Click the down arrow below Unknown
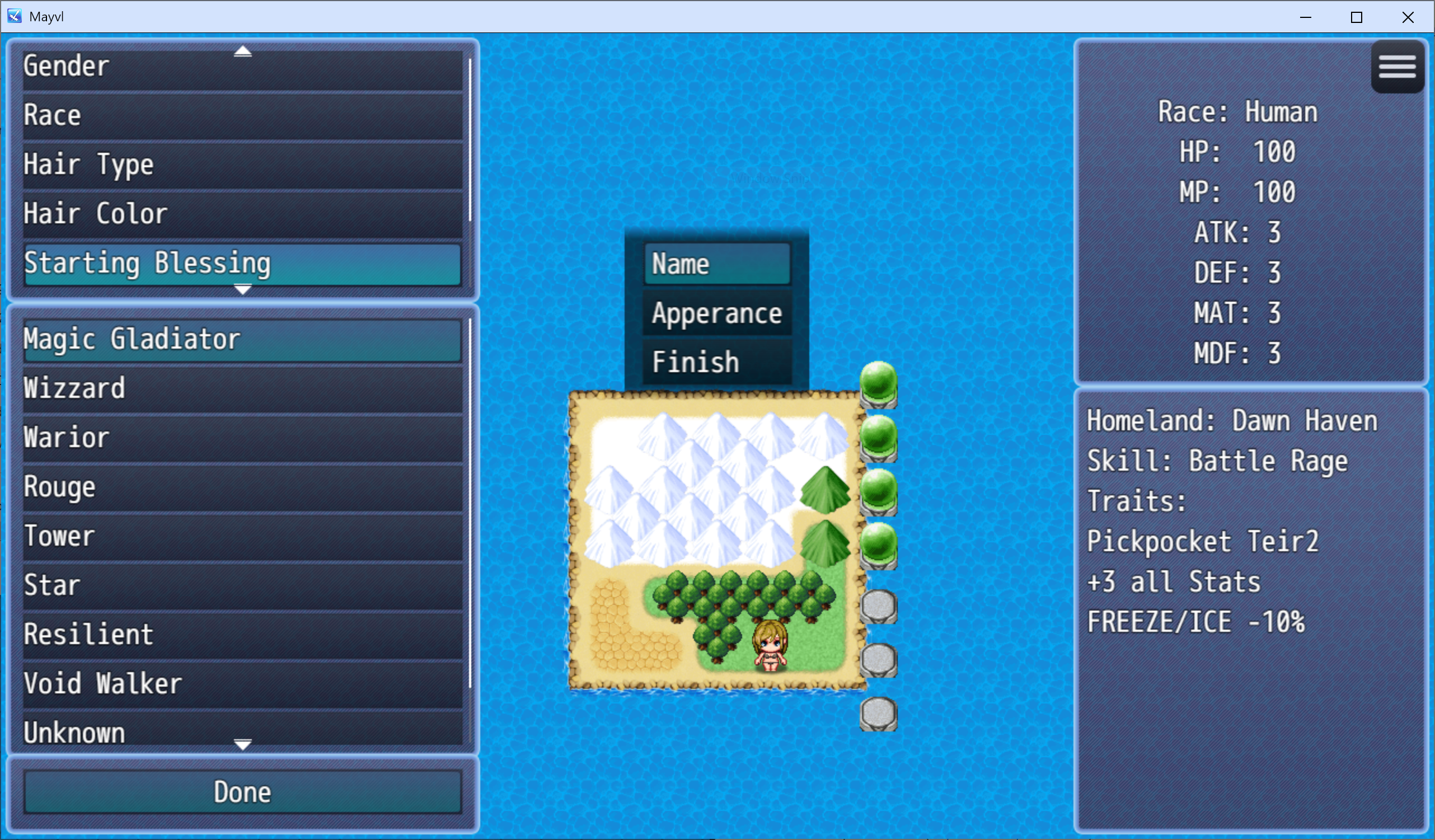The width and height of the screenshot is (1435, 840). tap(242, 745)
